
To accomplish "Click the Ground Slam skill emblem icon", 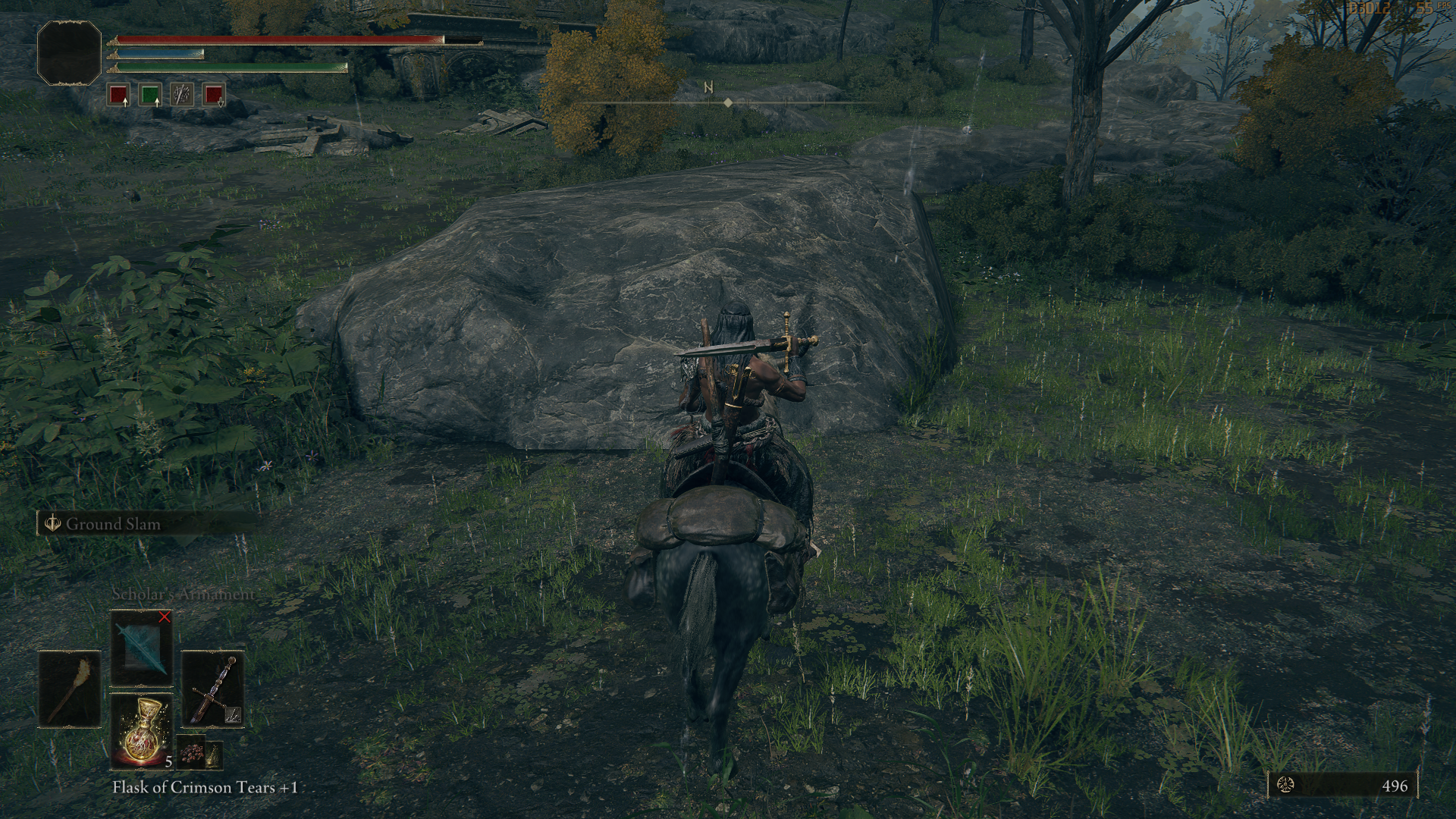I will click(x=52, y=524).
